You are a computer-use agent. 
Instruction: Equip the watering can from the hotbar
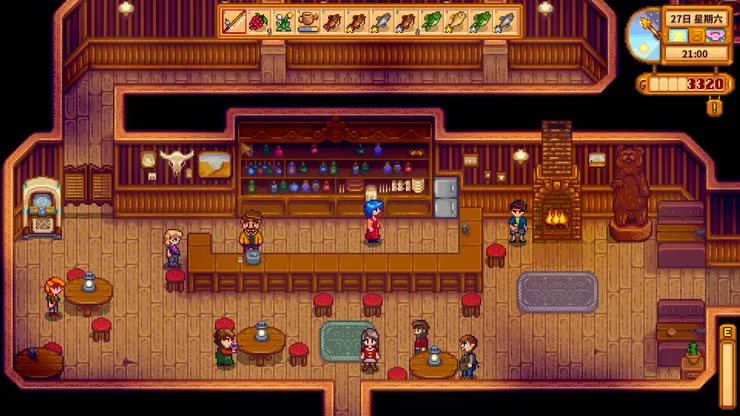point(308,21)
